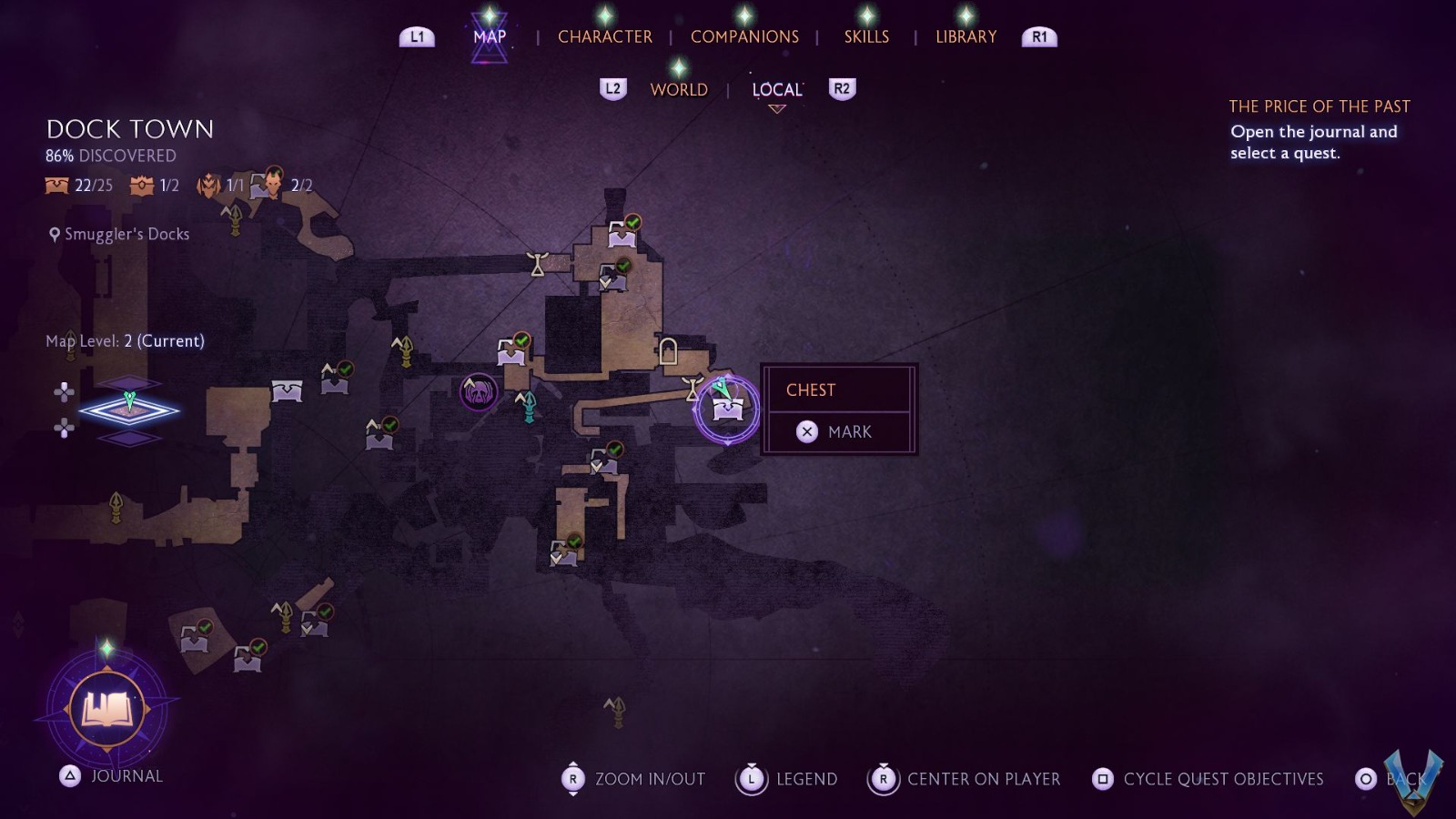Cycle Quest Objectives
Screen dimensions: 1456x819
tap(1210, 779)
